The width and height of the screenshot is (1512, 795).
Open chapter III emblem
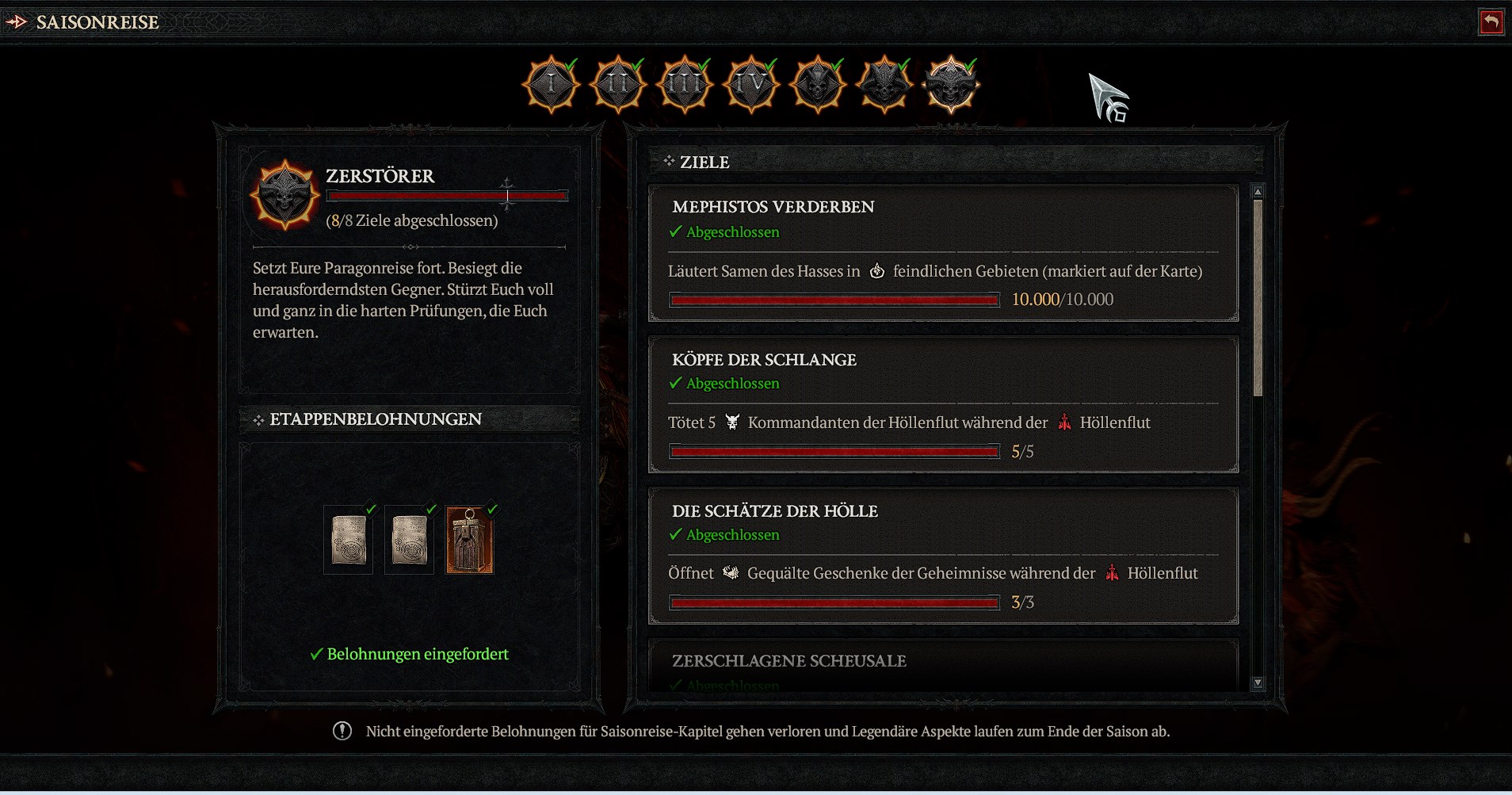pyautogui.click(x=685, y=84)
